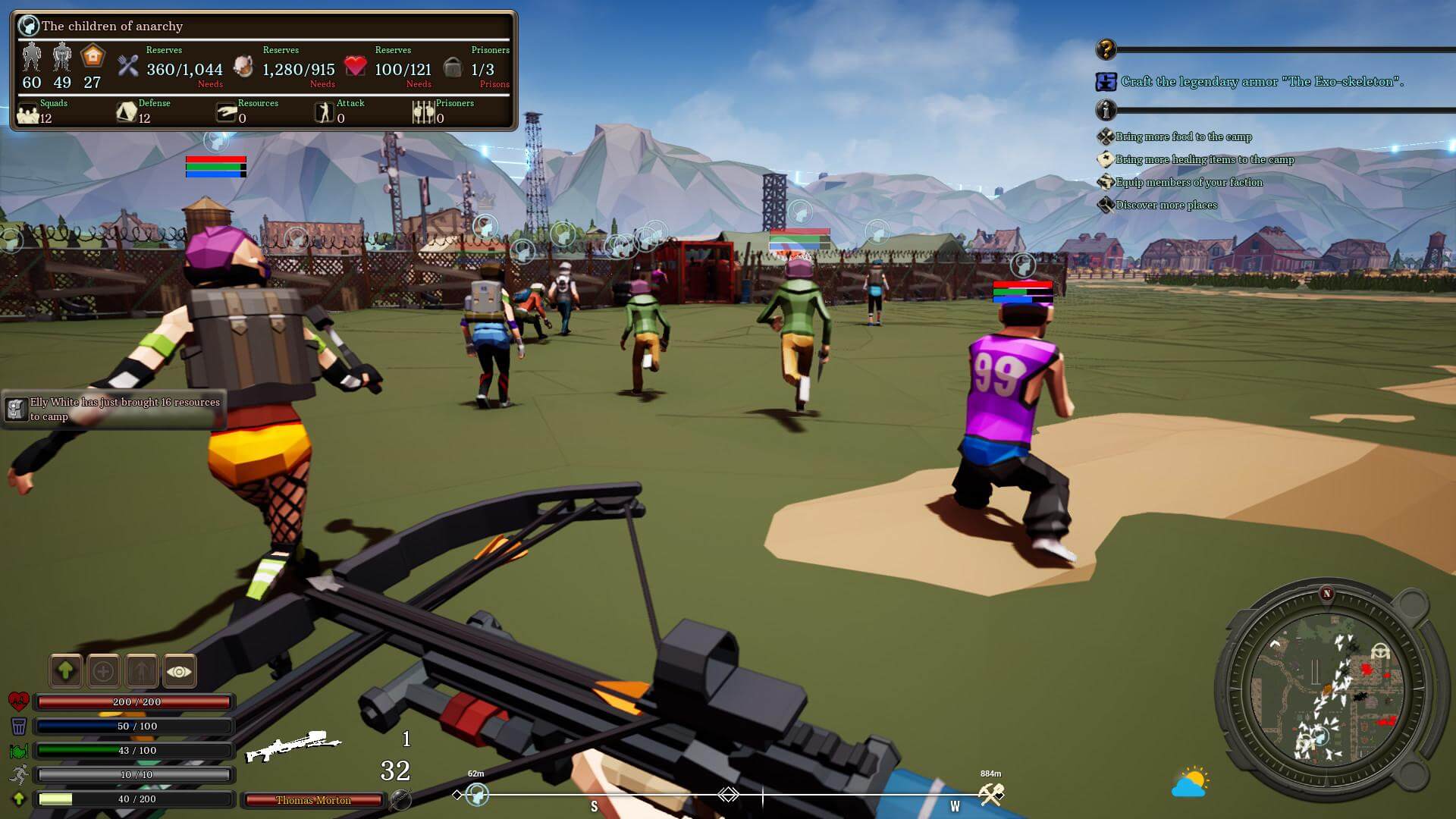Select the 'Discover more places' hint
Screen dimensions: 1456x819
1166,206
